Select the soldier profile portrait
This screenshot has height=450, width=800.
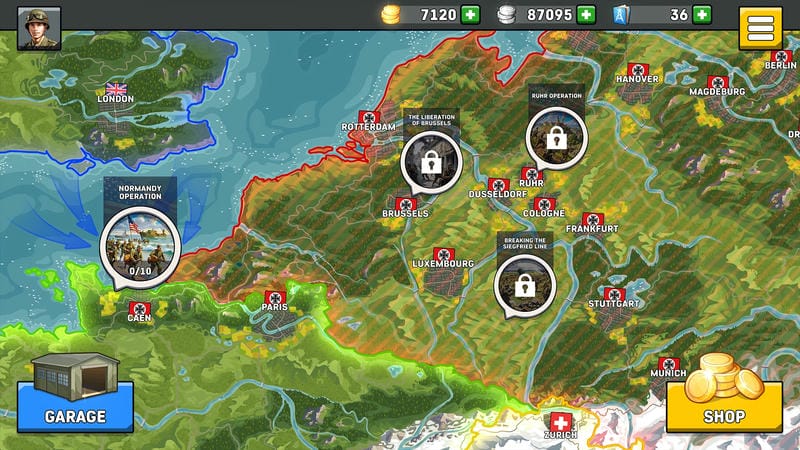click(x=39, y=27)
